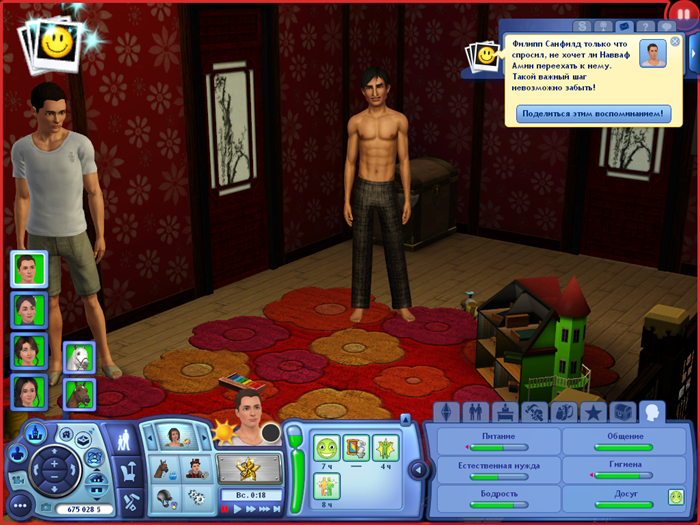Open the star Opportunities tab

593,411
